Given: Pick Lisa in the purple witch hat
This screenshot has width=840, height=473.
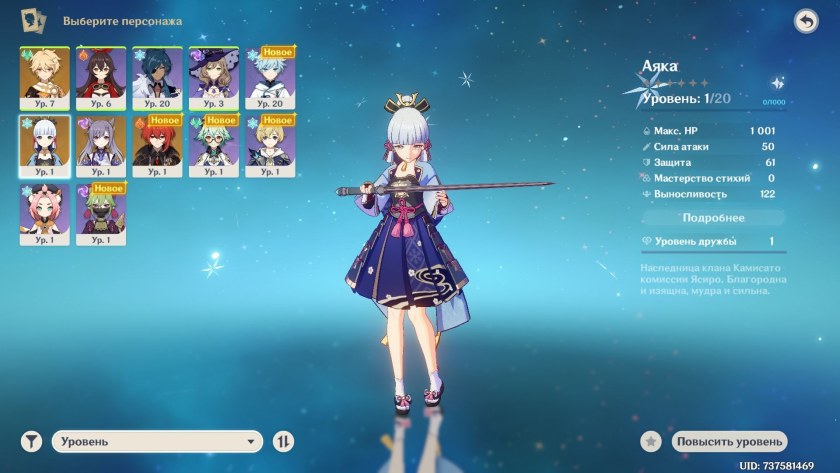Looking at the screenshot, I should [213, 74].
